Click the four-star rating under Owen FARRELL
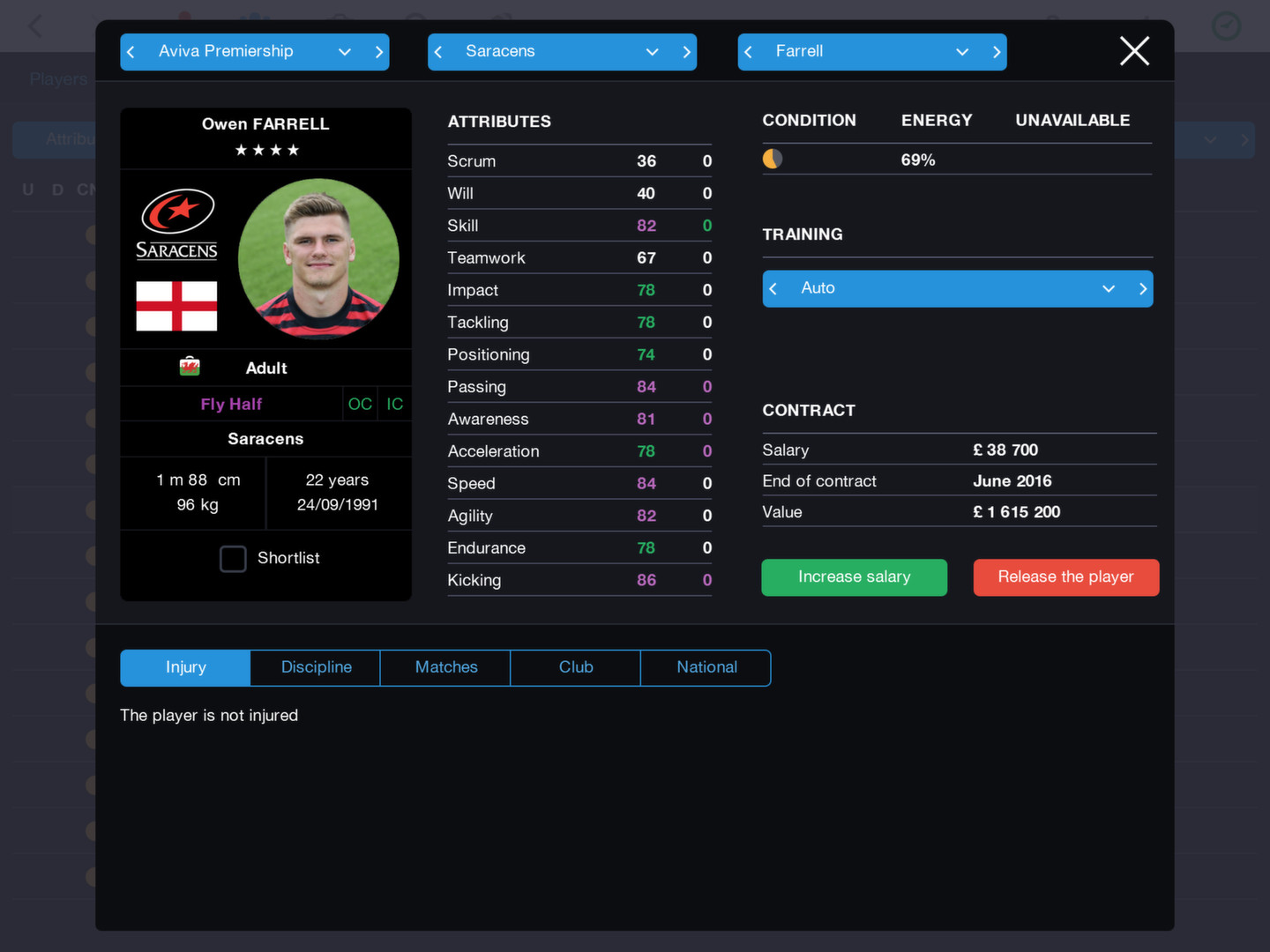1270x952 pixels. click(x=265, y=150)
